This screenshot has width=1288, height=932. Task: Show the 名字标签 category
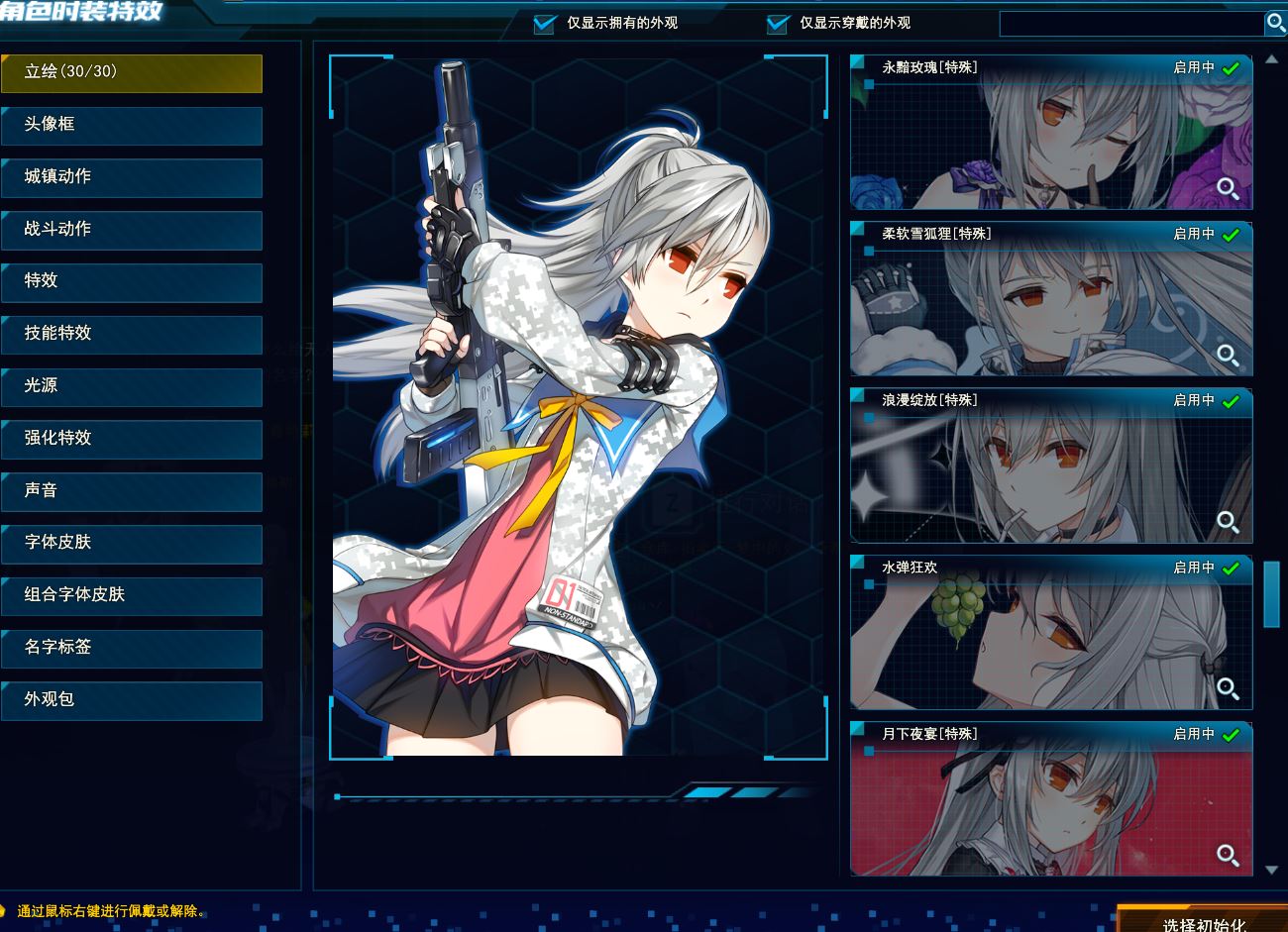click(132, 648)
